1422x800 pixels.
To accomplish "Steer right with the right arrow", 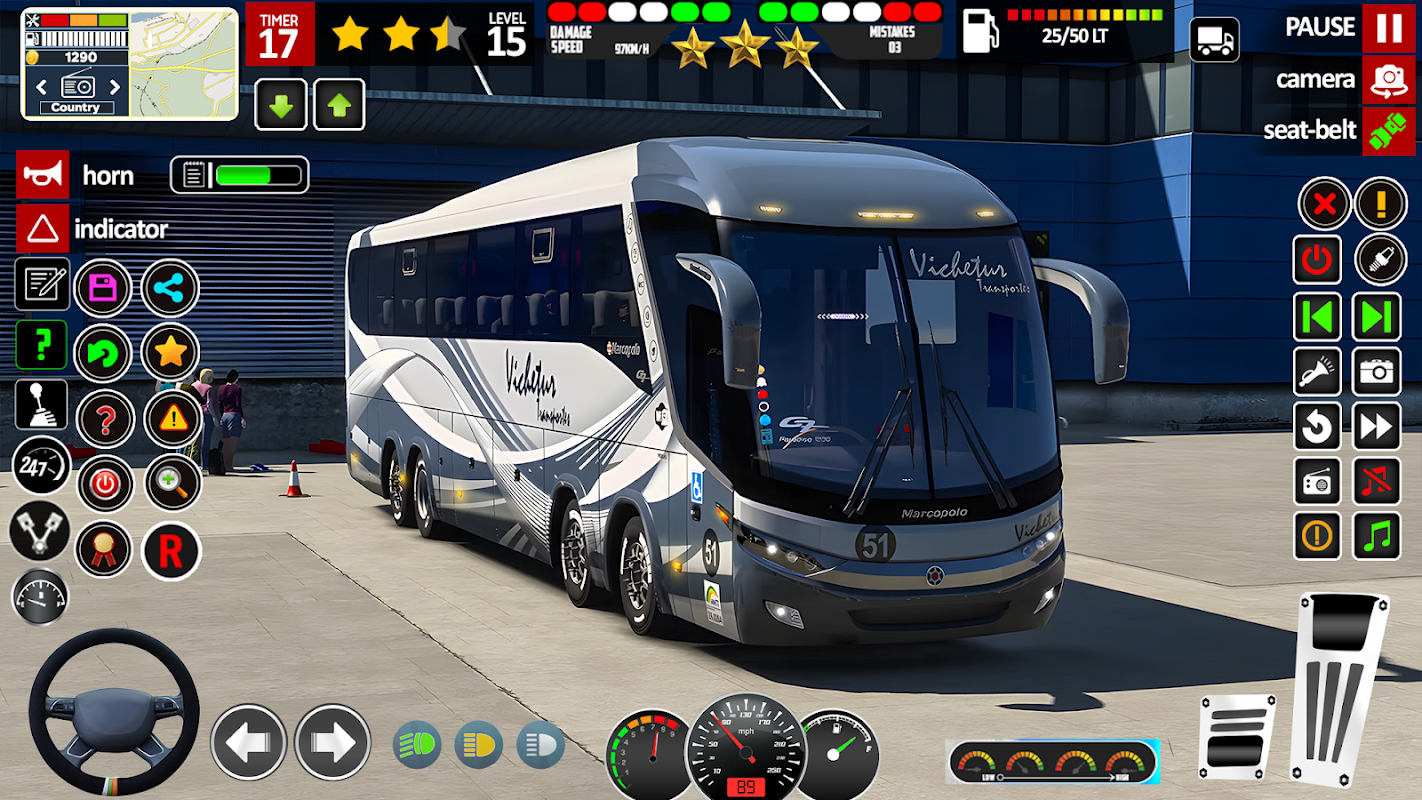I will 333,742.
